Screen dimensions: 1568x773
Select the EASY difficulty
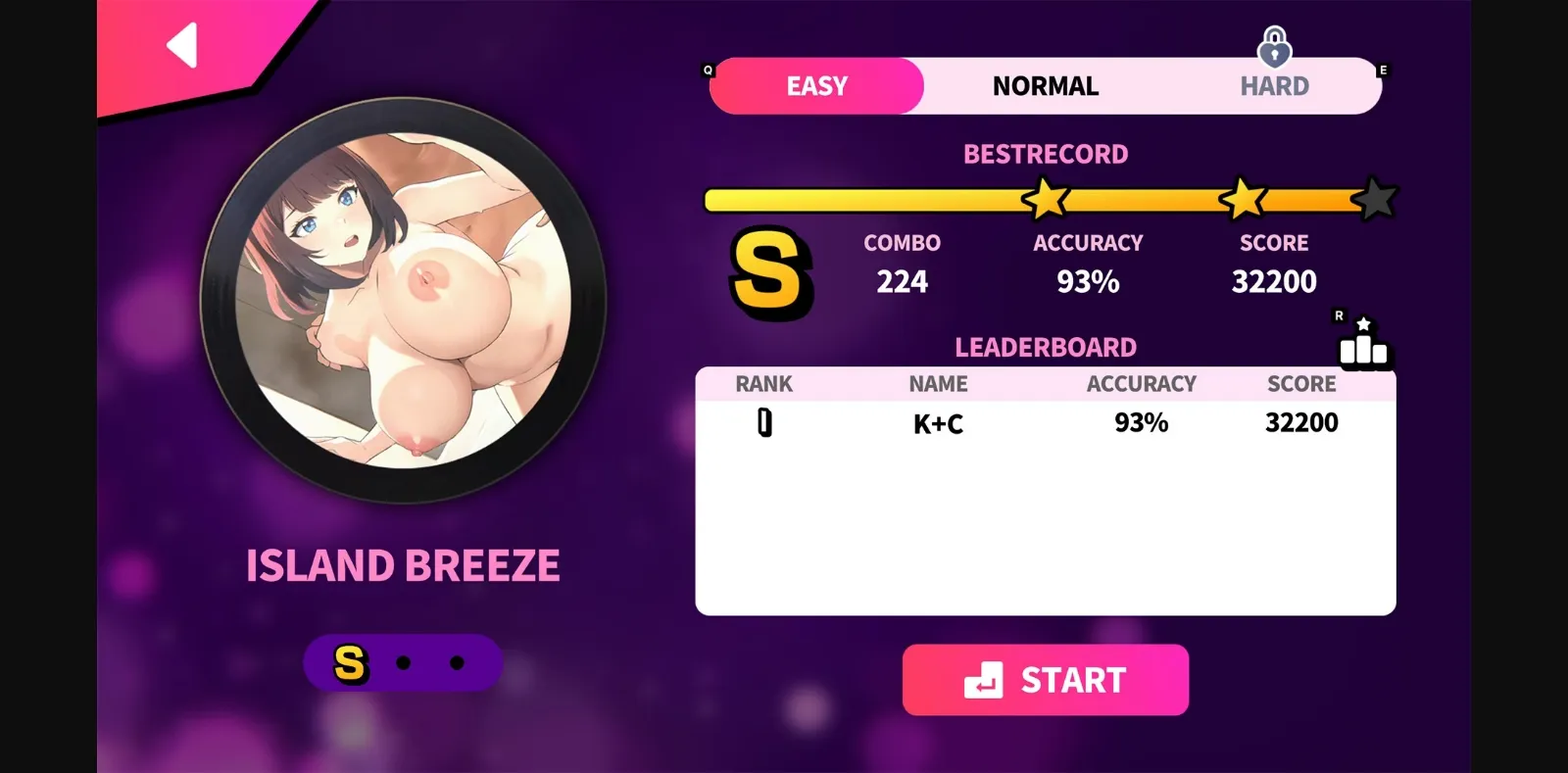(x=816, y=86)
